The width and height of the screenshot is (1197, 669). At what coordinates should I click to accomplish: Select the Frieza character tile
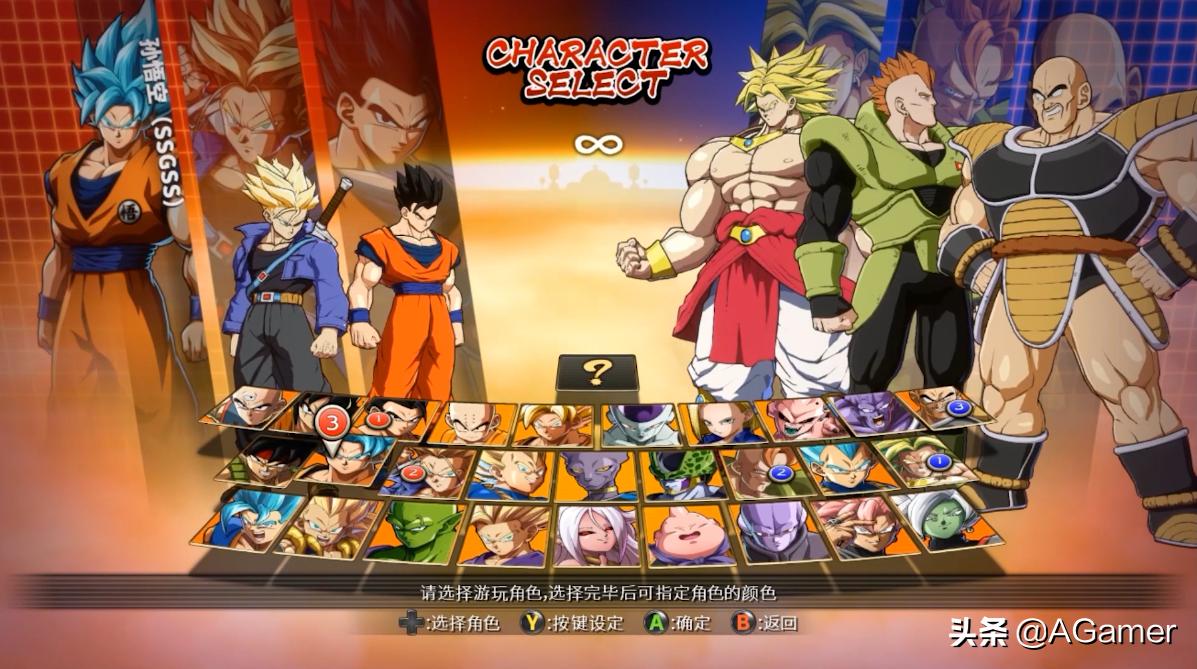point(641,424)
